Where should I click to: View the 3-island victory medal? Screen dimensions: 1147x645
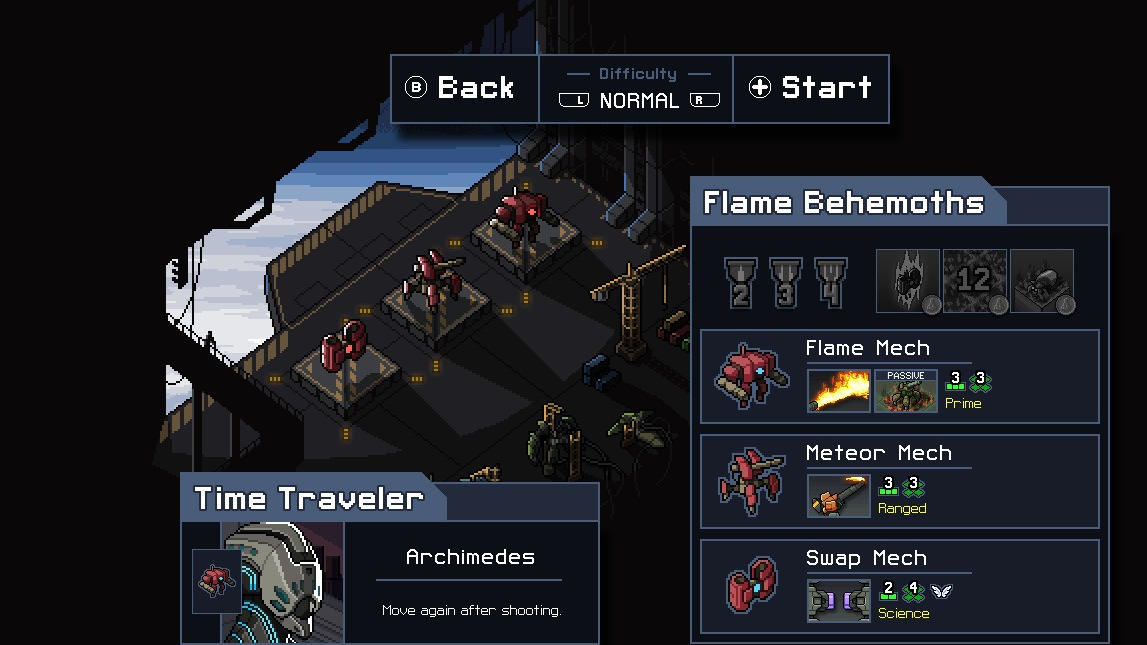coord(786,282)
